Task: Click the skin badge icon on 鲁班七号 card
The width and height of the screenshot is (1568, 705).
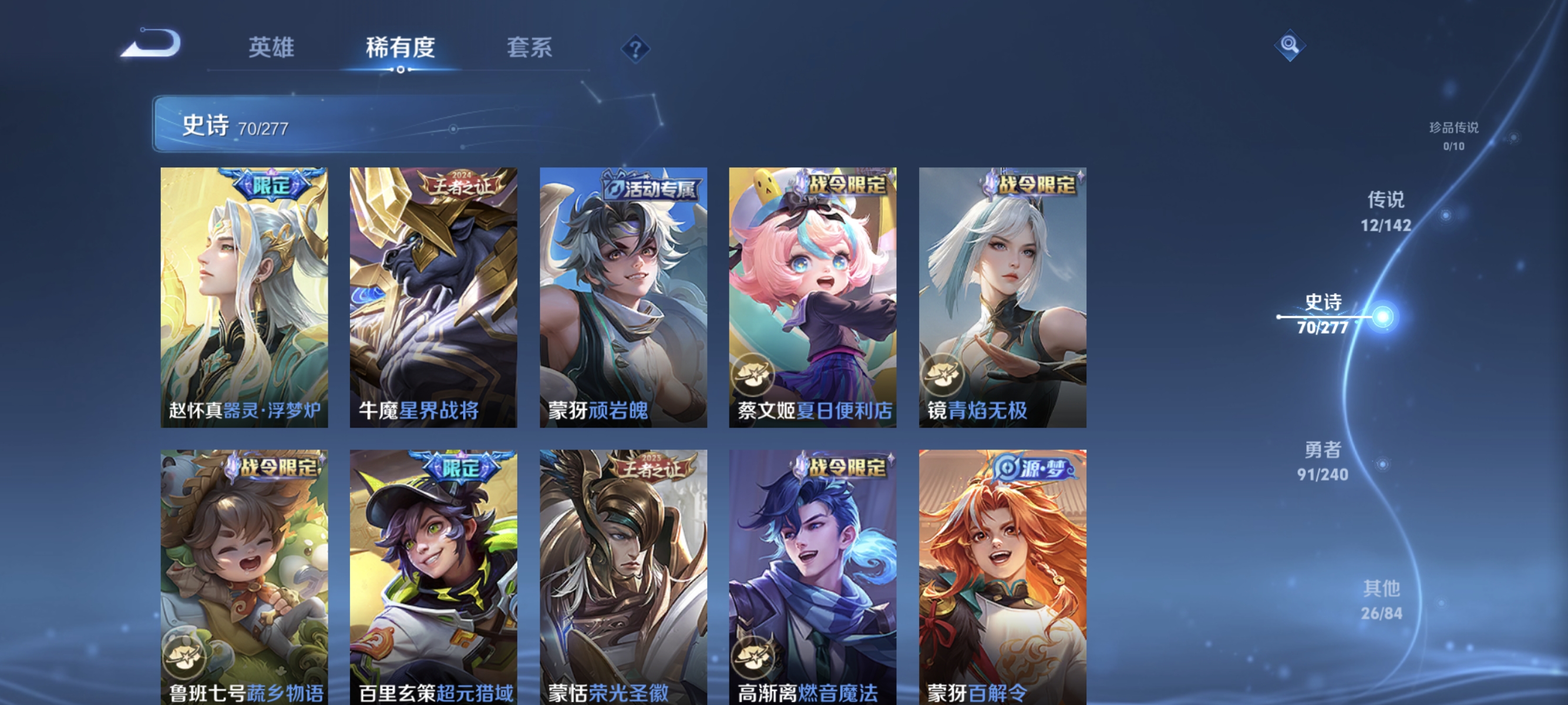Action: tap(186, 654)
